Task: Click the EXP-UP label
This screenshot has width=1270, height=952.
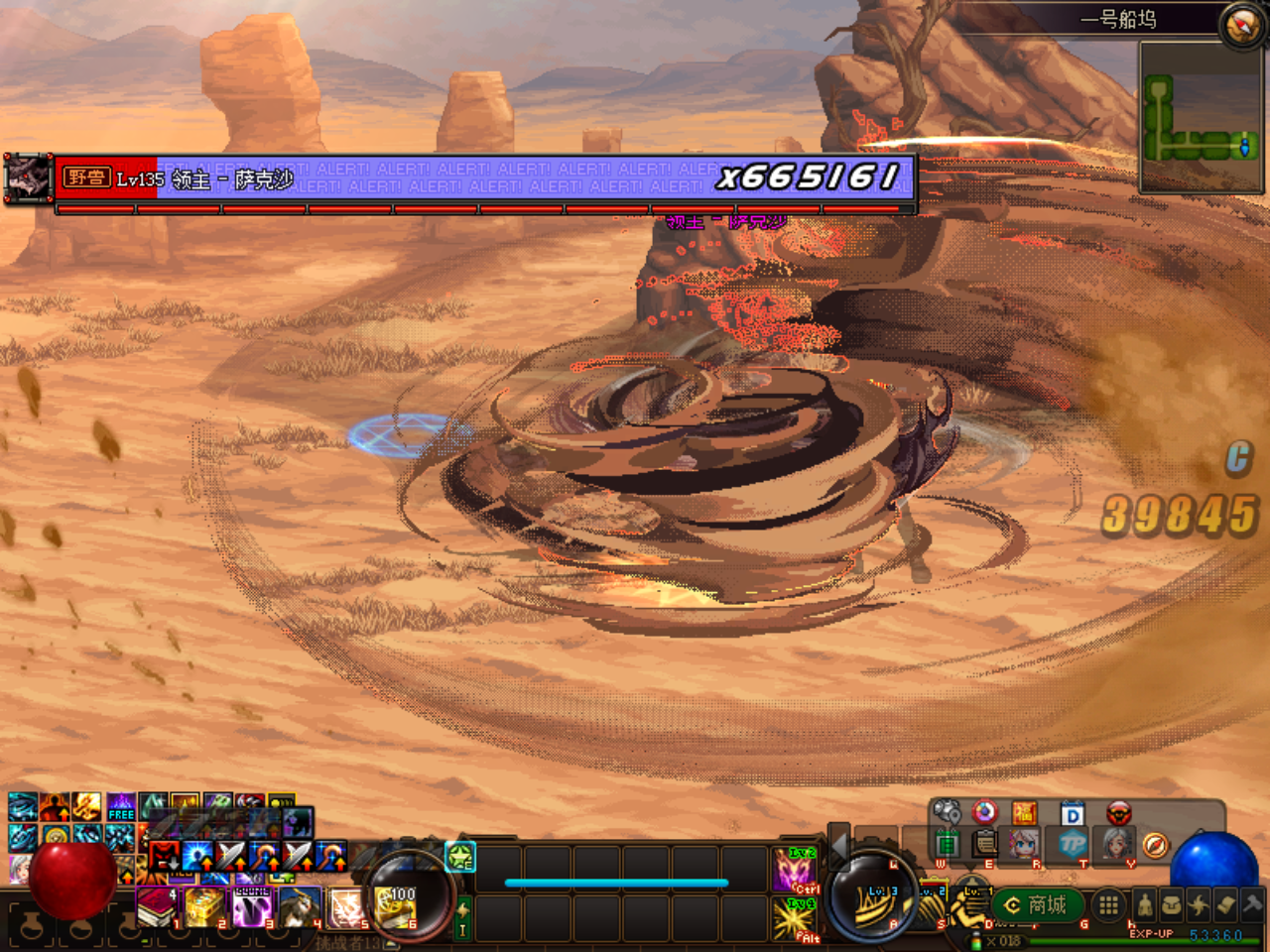Action: (1152, 934)
